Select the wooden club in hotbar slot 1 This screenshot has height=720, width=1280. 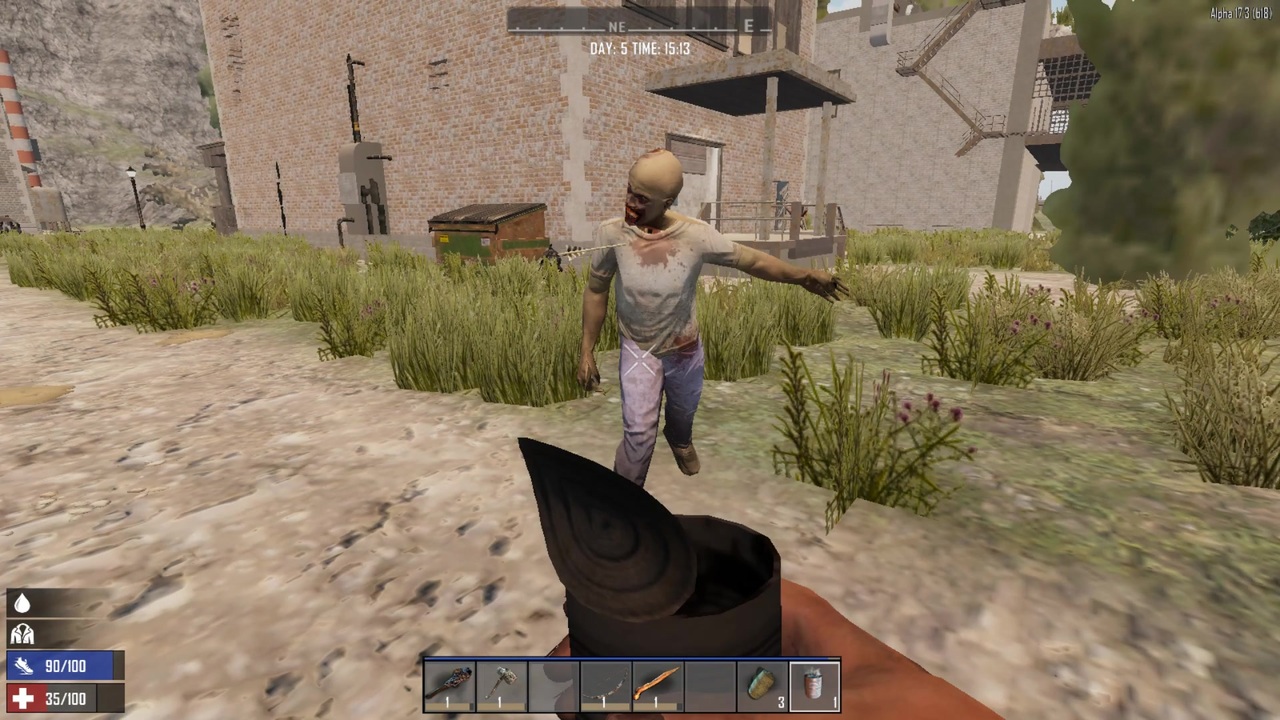(x=452, y=683)
